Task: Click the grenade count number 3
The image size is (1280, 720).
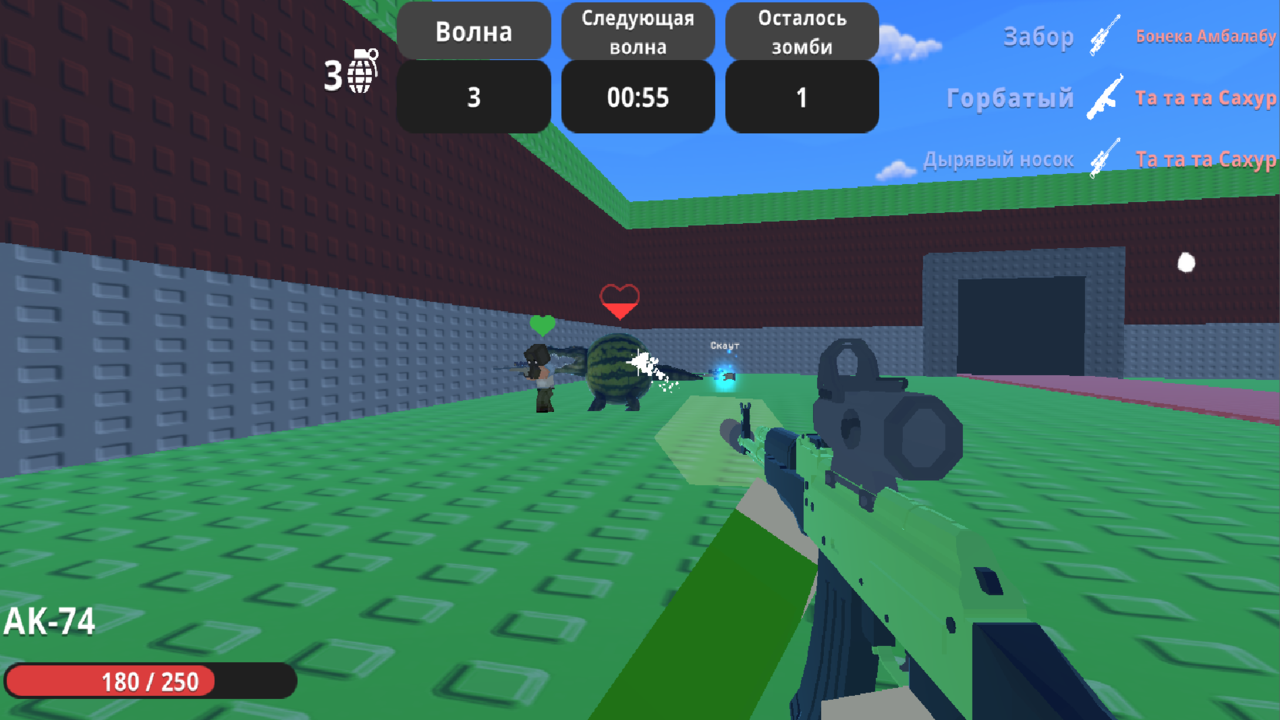Action: click(x=331, y=74)
